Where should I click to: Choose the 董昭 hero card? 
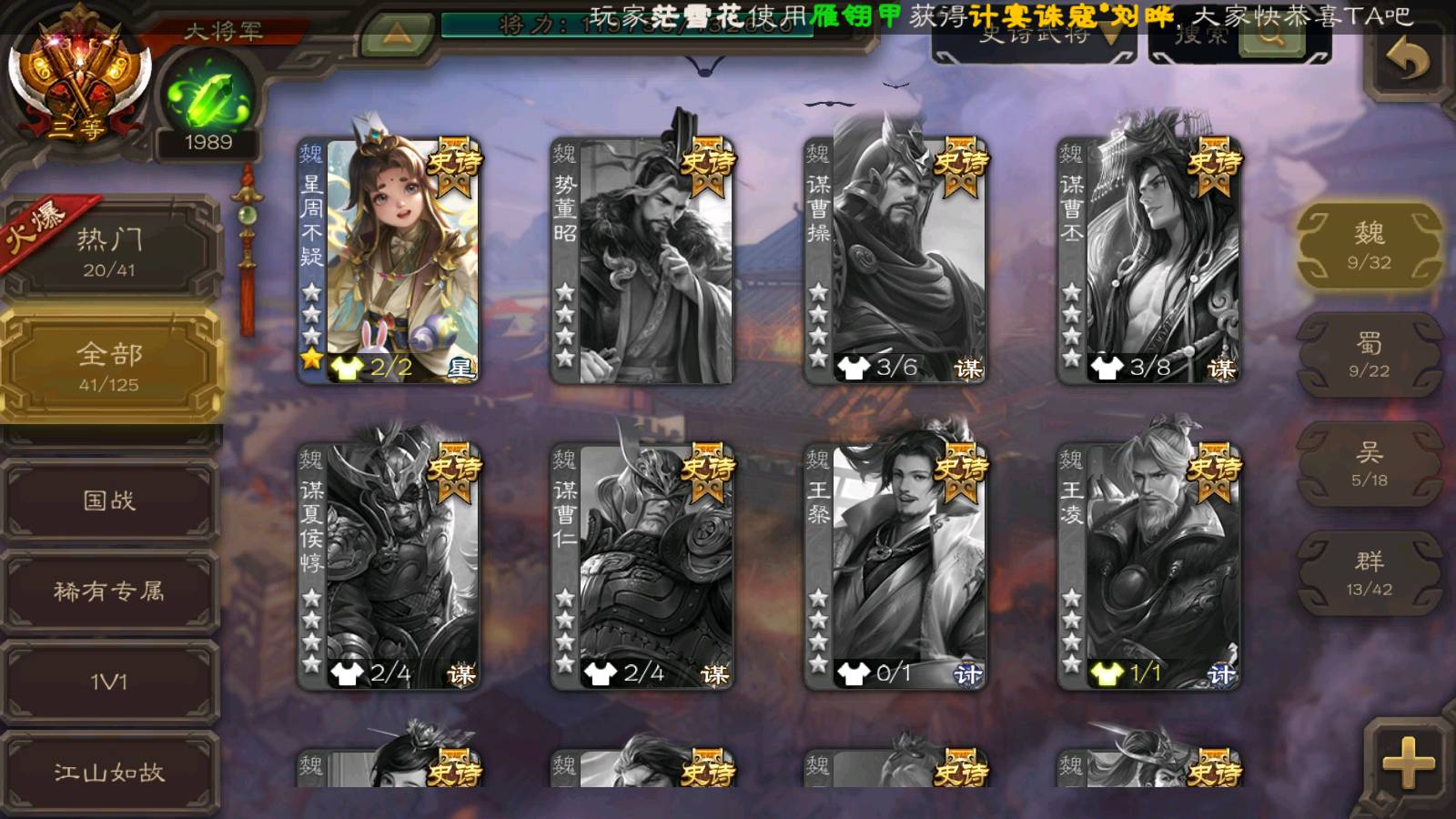(642, 260)
